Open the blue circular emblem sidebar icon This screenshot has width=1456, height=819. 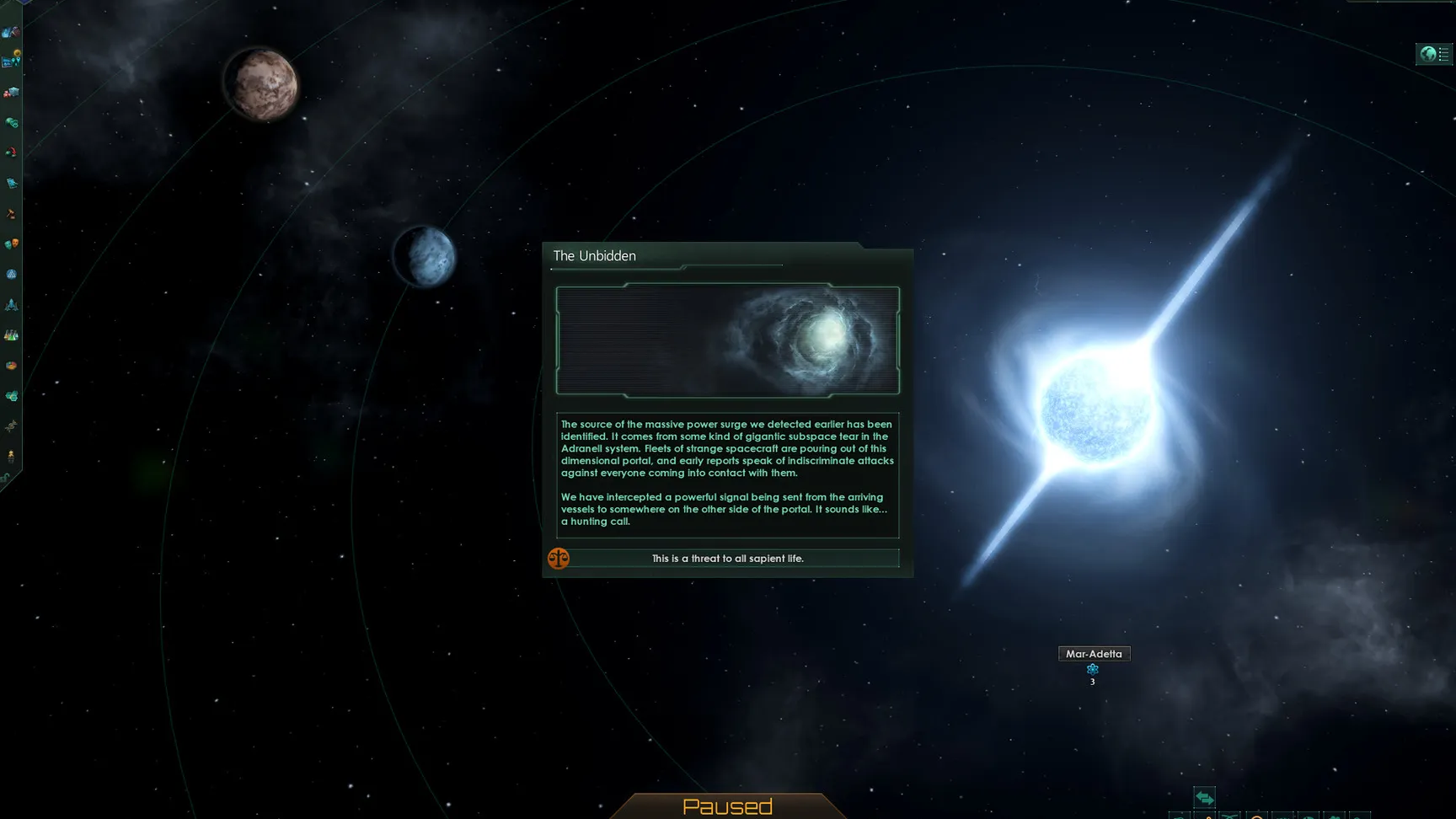(11, 274)
